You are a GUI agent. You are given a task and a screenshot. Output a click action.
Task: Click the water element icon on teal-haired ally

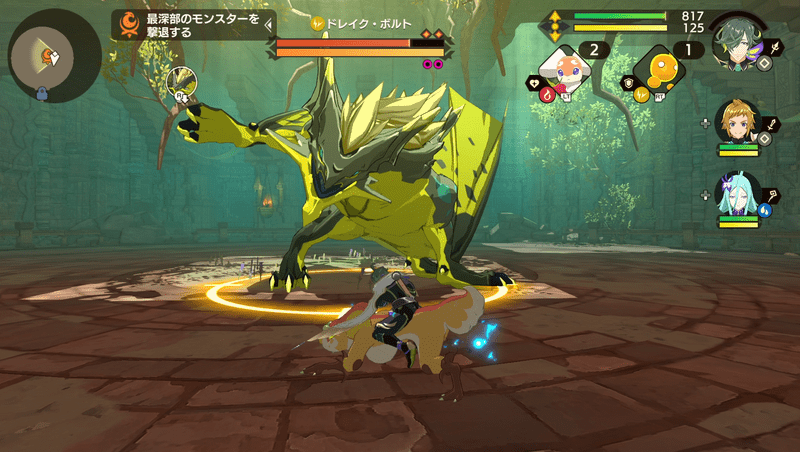coord(765,211)
